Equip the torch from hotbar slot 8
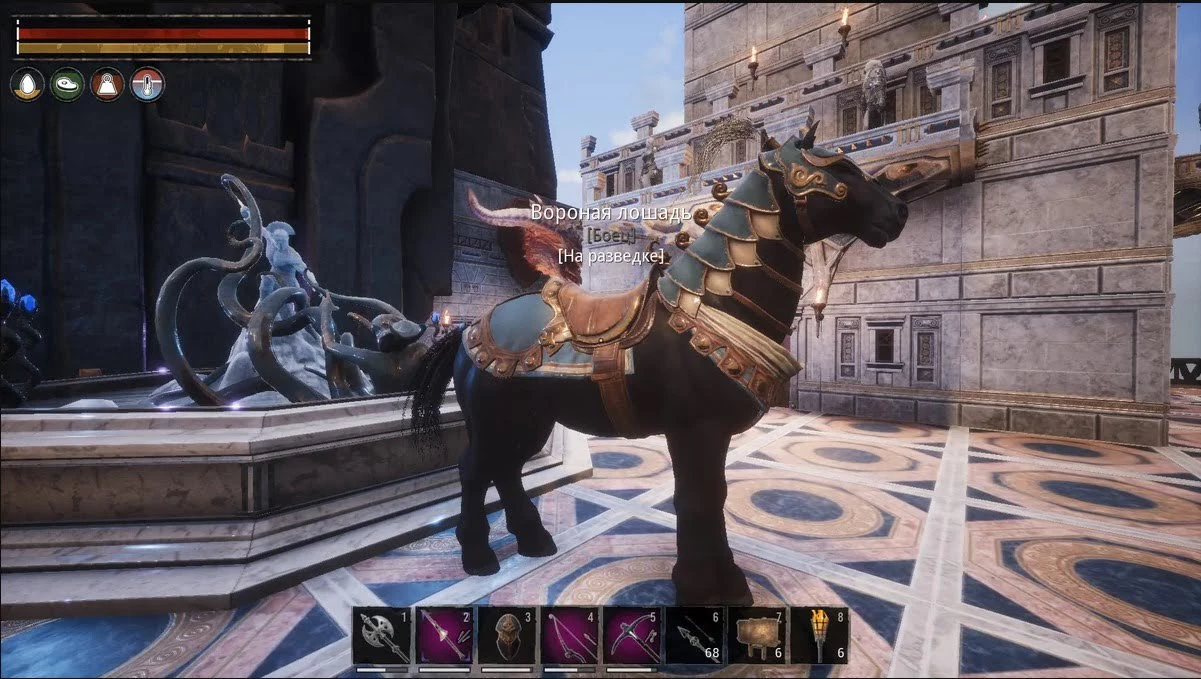Image resolution: width=1201 pixels, height=679 pixels. [x=819, y=636]
